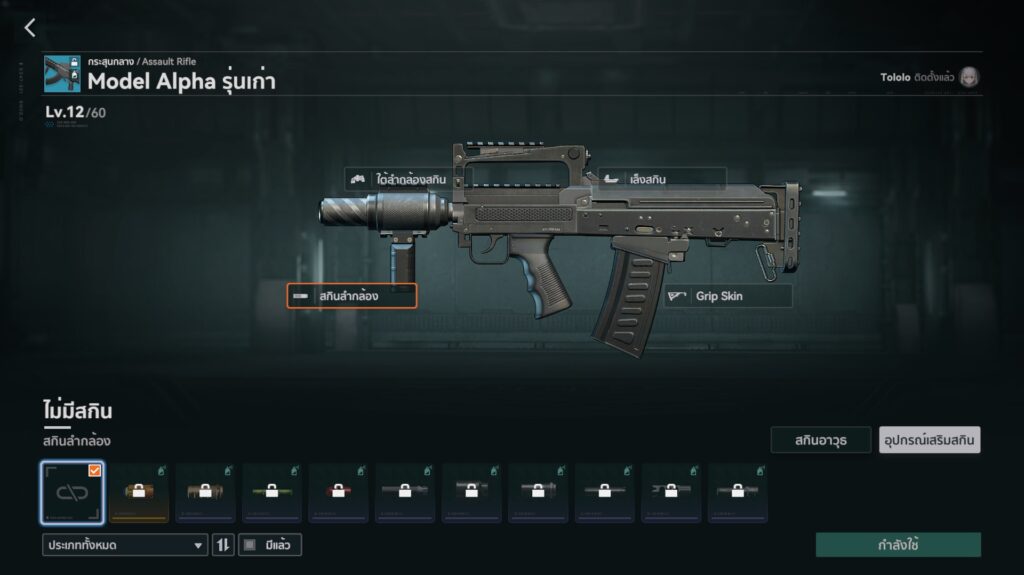Click the Tololo character portrait
The width and height of the screenshot is (1024, 575).
(x=968, y=77)
